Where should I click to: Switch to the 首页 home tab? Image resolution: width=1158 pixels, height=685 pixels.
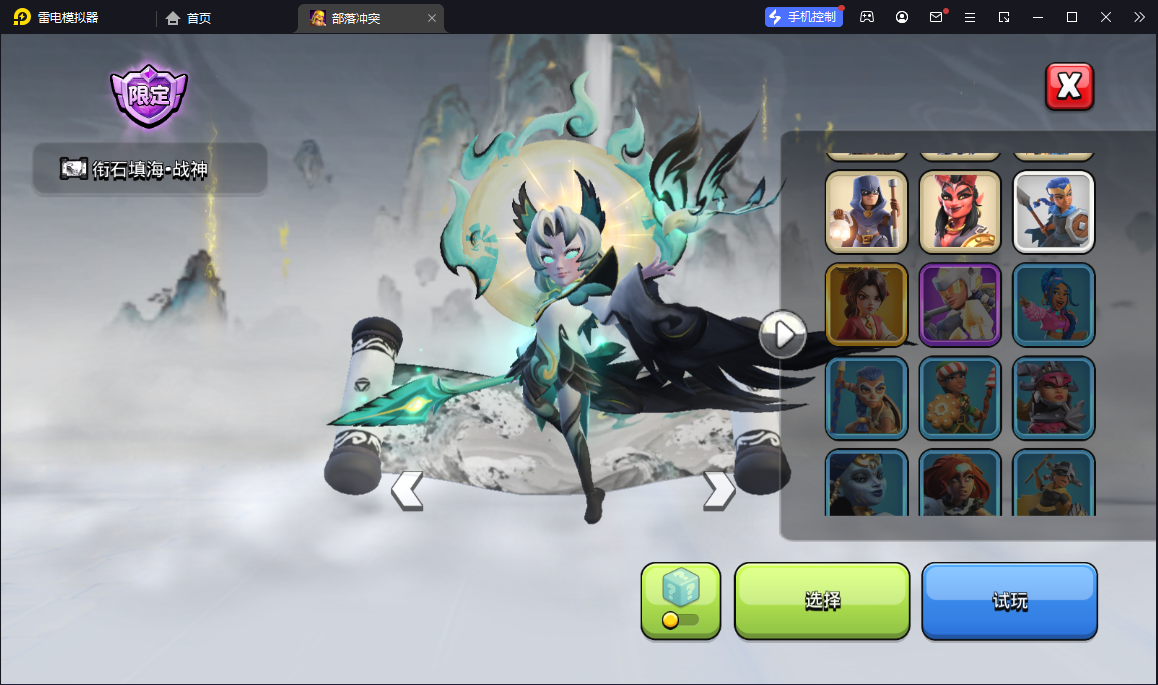188,18
